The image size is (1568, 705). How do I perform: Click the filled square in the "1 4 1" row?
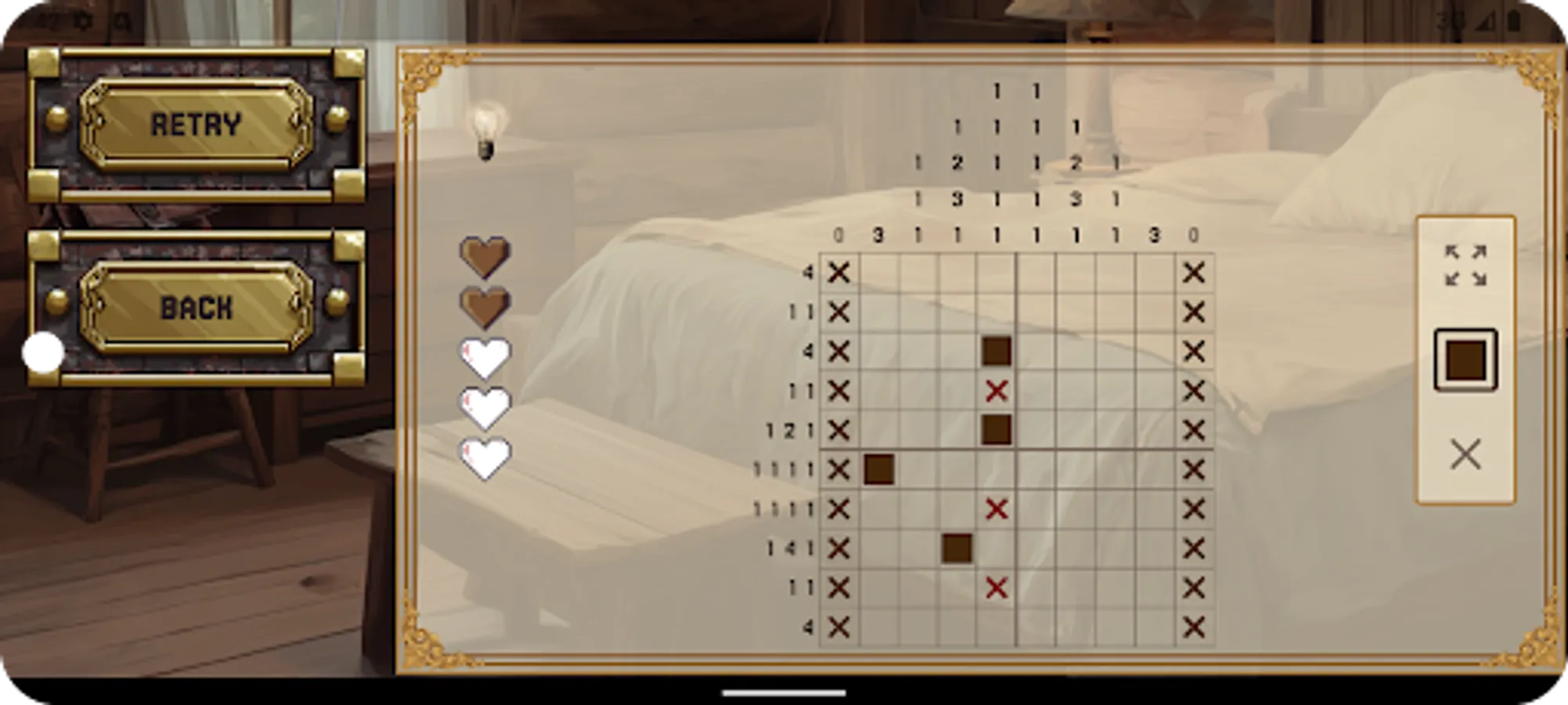pyautogui.click(x=957, y=547)
